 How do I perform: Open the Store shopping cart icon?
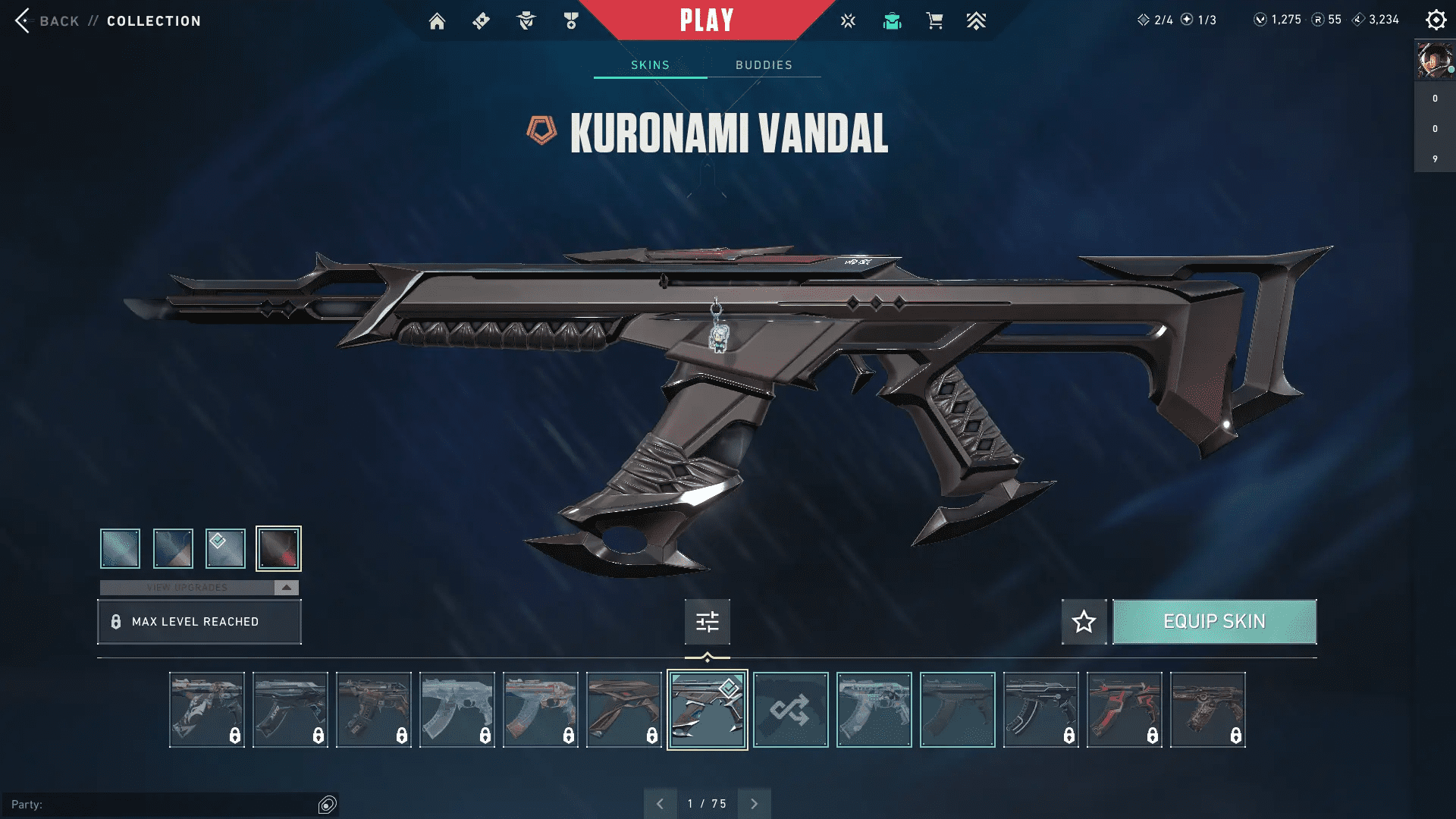[x=935, y=20]
